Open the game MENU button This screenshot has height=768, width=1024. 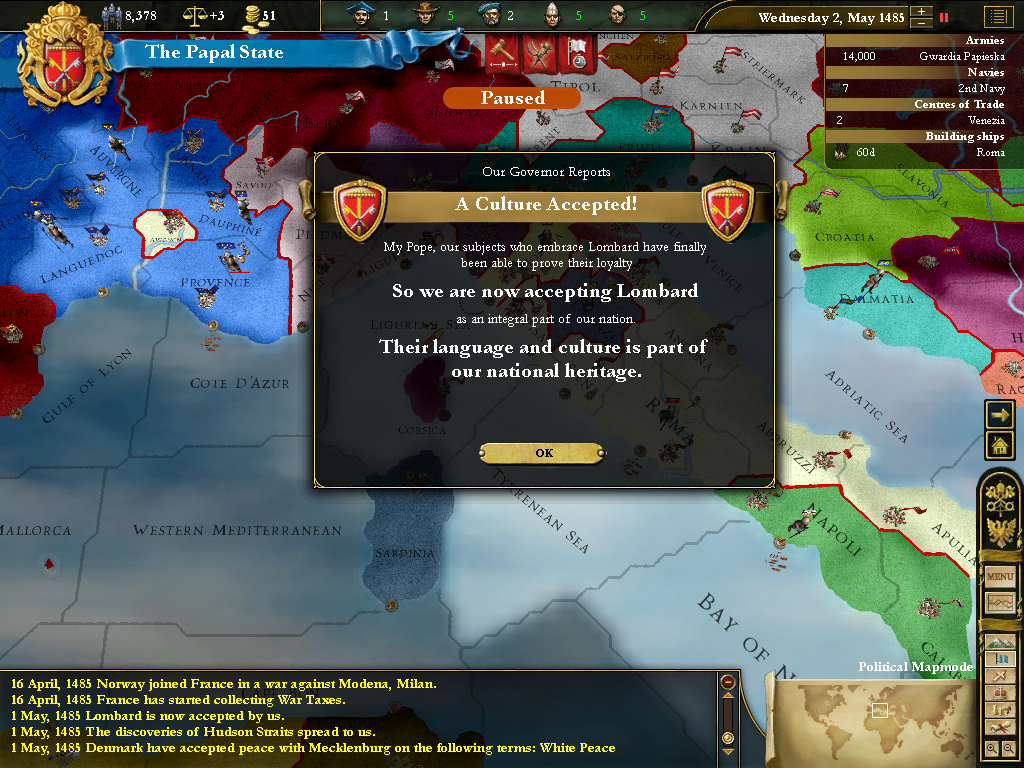(x=1000, y=577)
